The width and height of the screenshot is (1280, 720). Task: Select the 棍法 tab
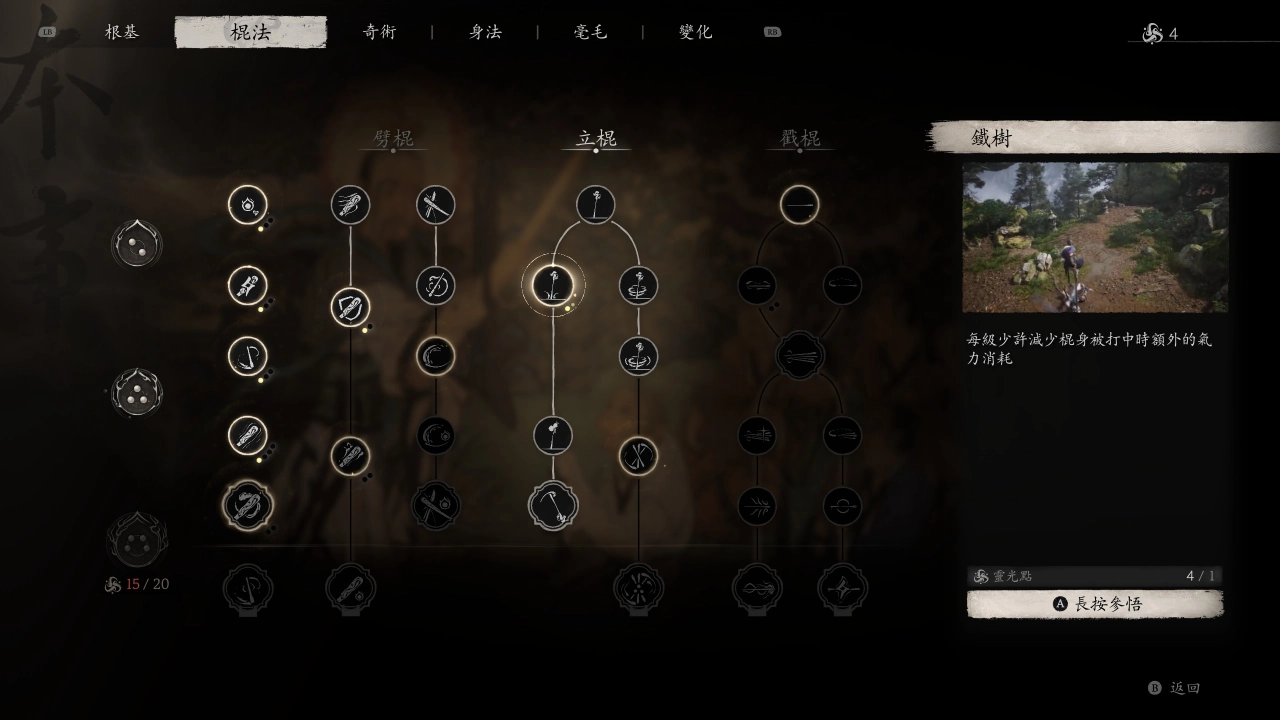tap(250, 32)
